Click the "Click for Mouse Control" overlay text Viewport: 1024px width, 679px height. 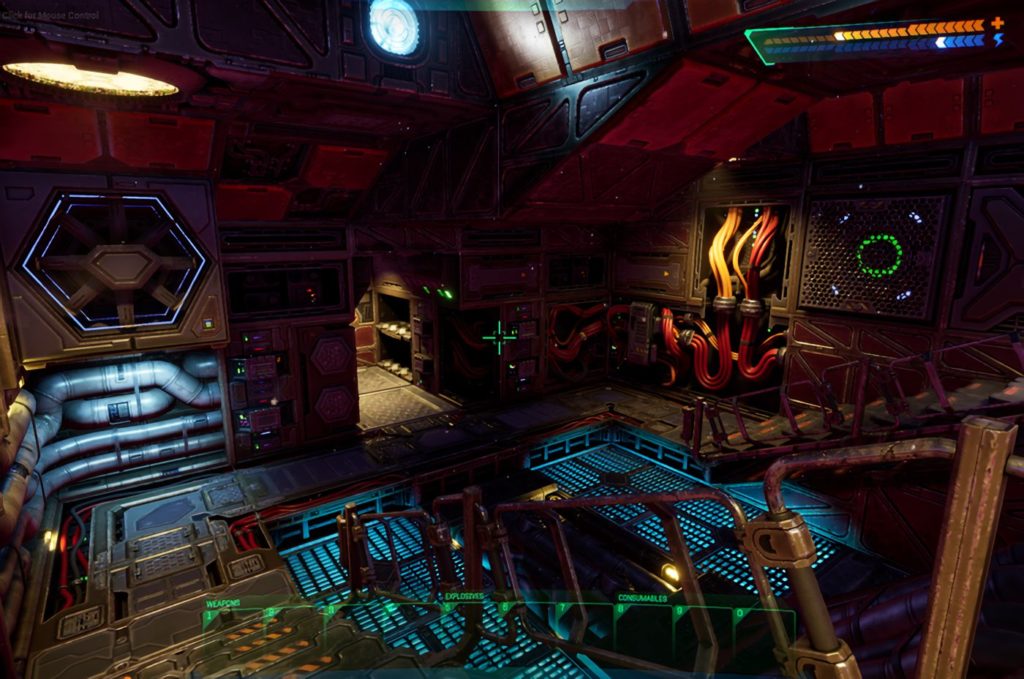pos(50,16)
